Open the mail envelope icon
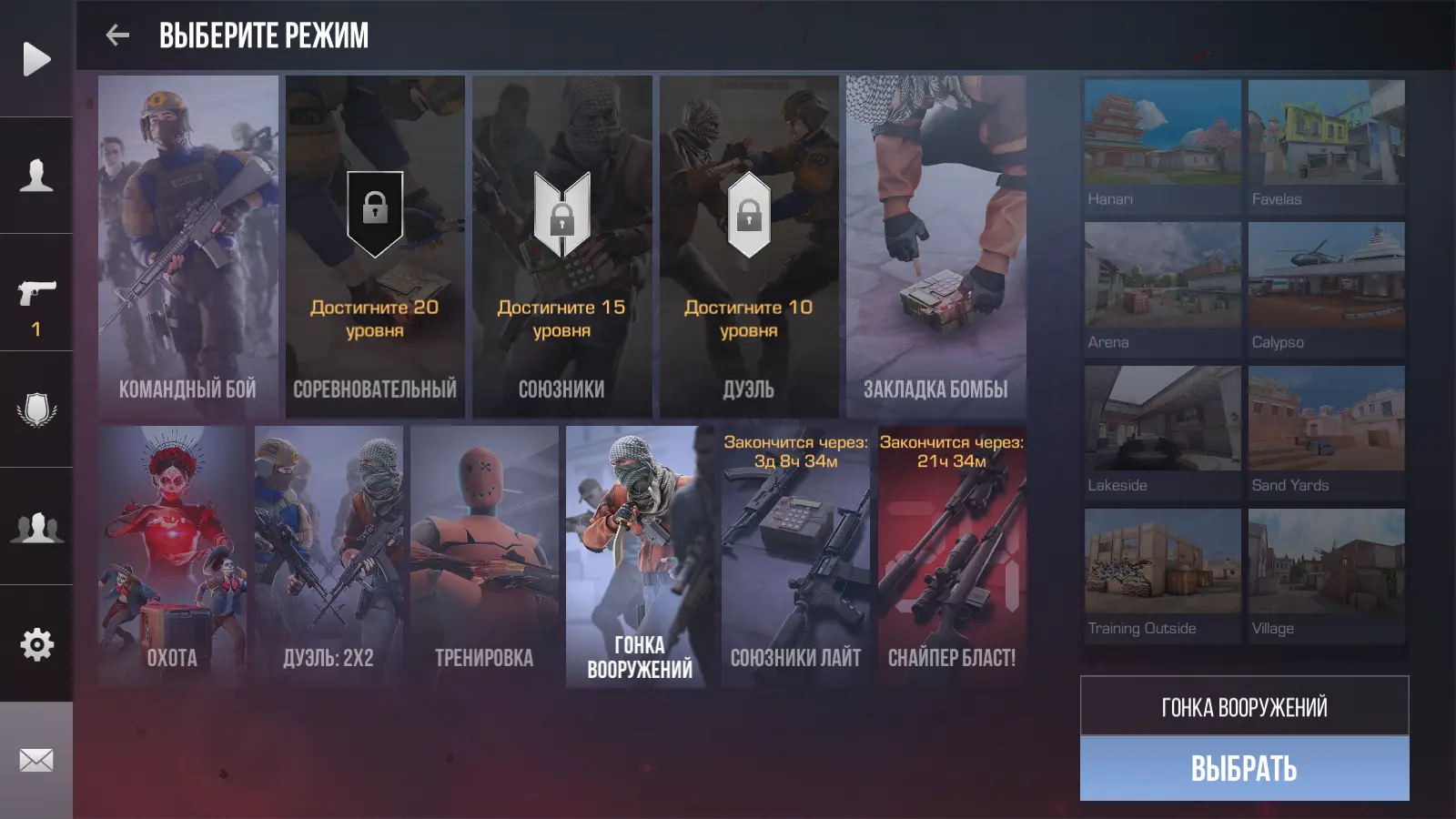This screenshot has width=1456, height=819. 36,760
